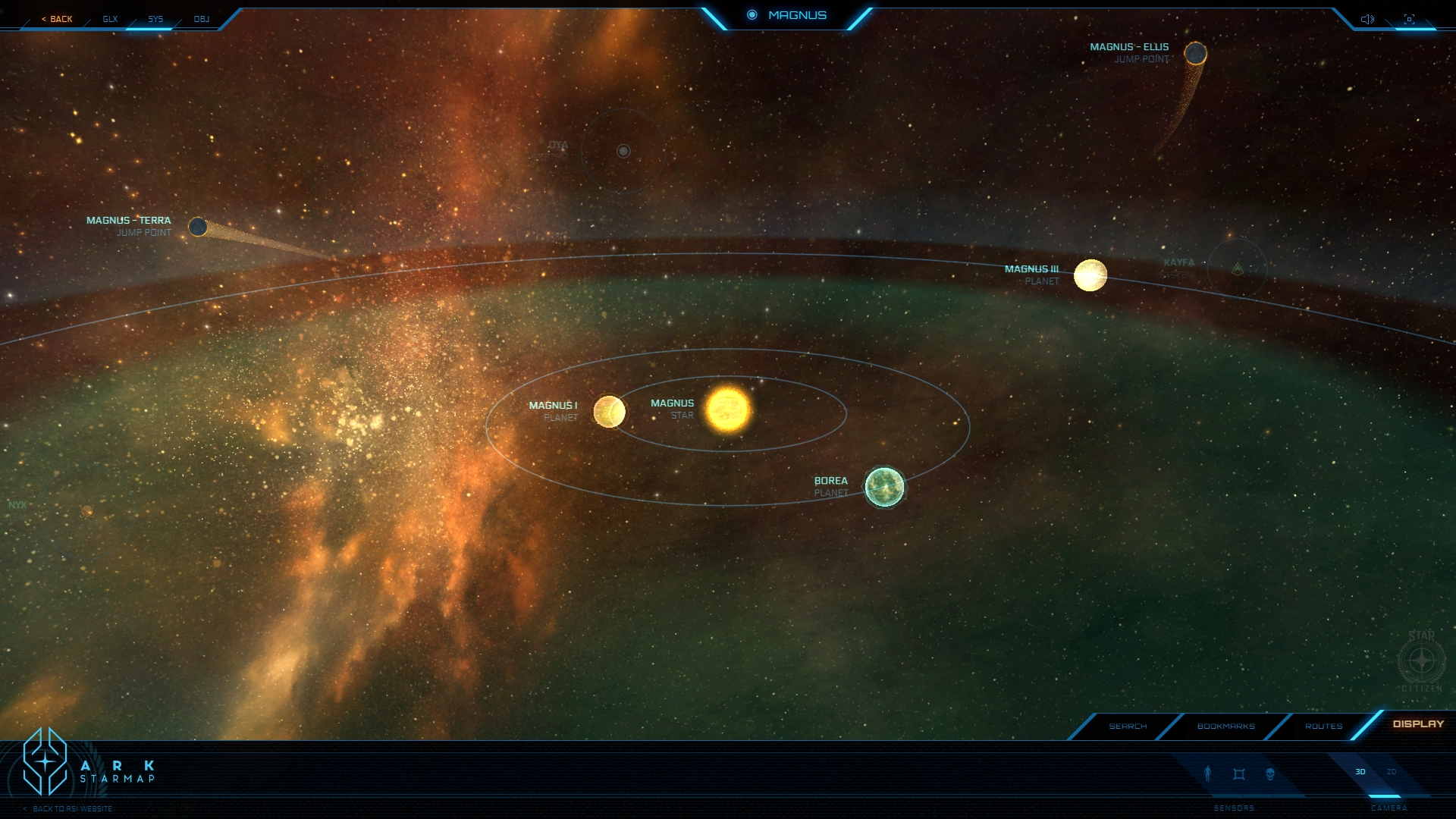1456x819 pixels.
Task: Toggle the human figure sensor
Action: pos(1208,773)
